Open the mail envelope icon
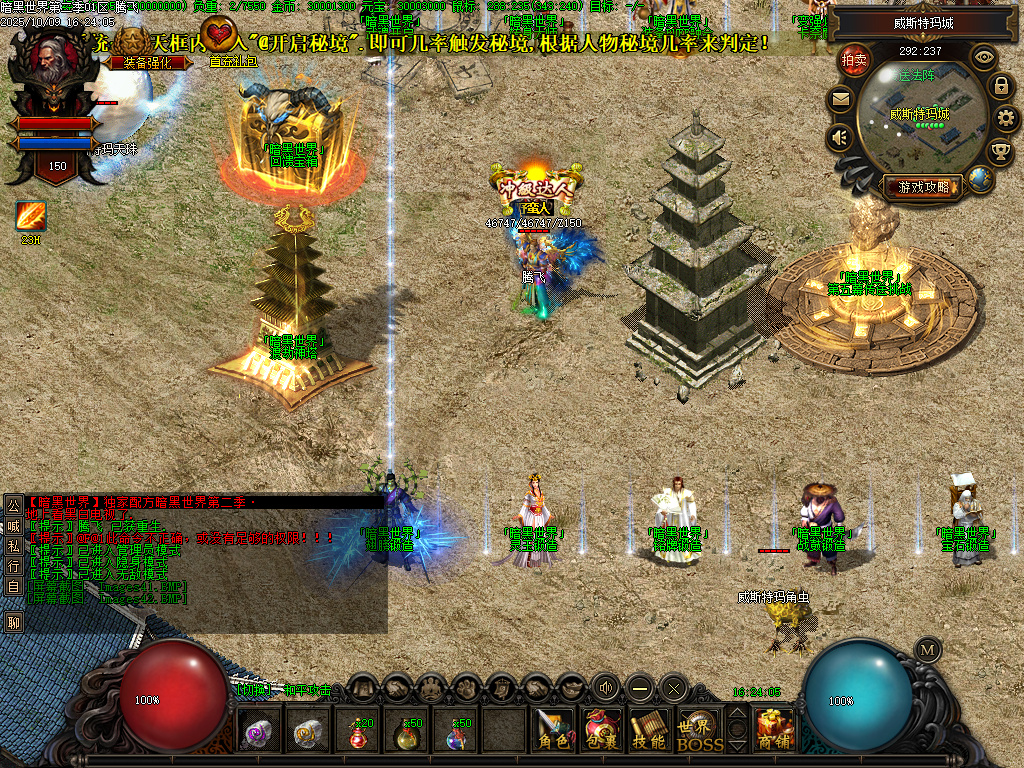 (840, 99)
